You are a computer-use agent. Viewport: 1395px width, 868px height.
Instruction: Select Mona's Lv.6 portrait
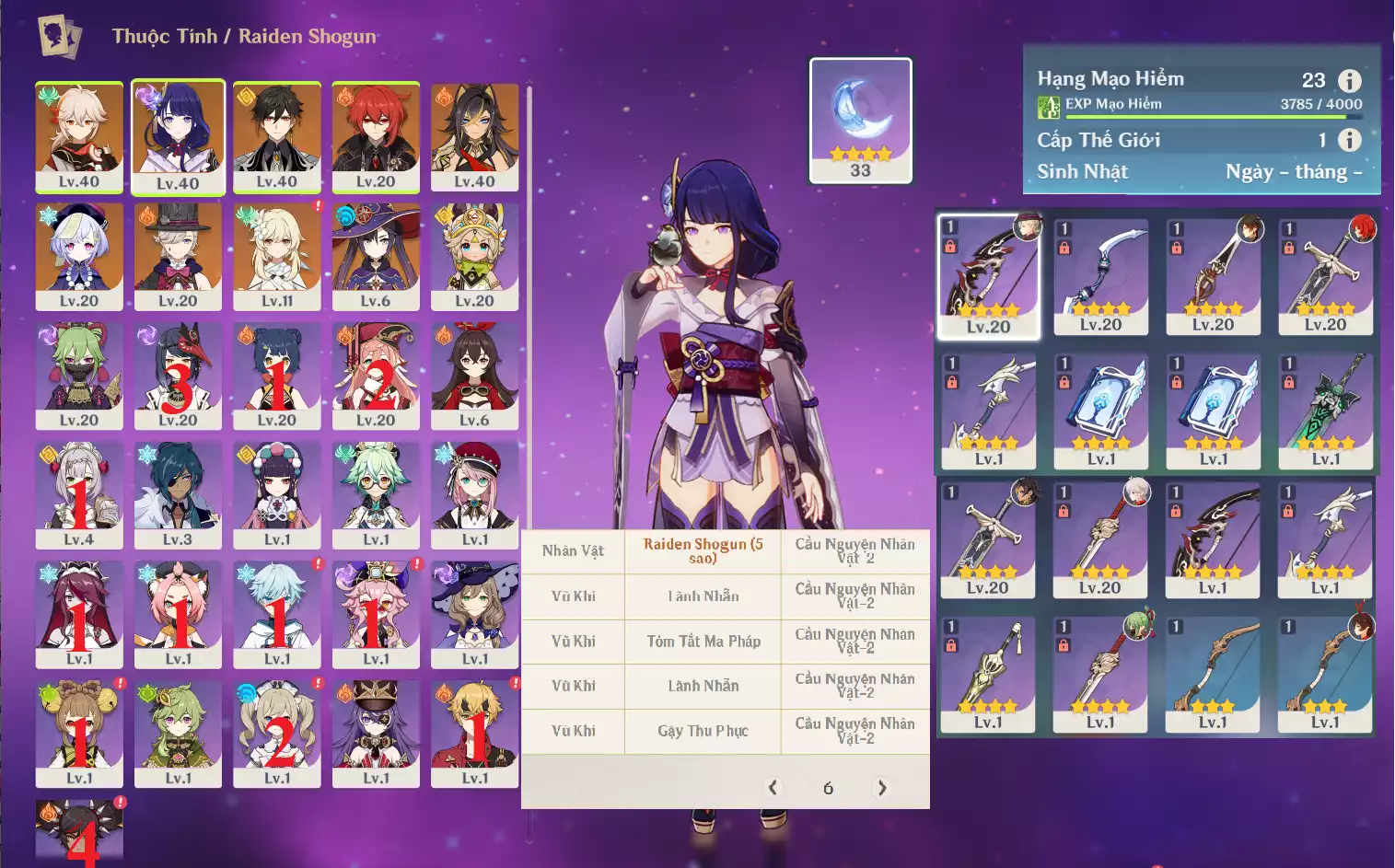376,256
